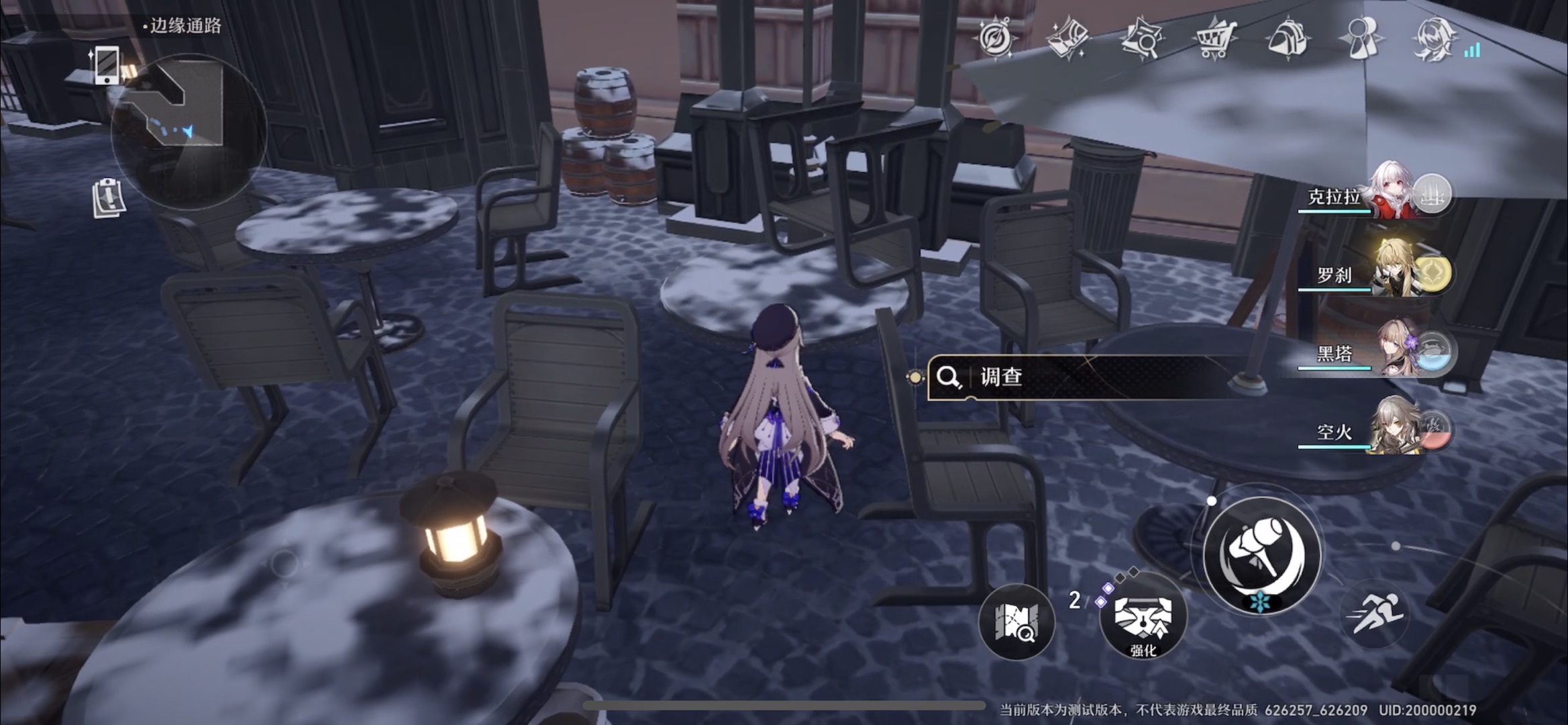Screen dimensions: 1568x725
Task: Open the map search button
Action: click(1017, 622)
